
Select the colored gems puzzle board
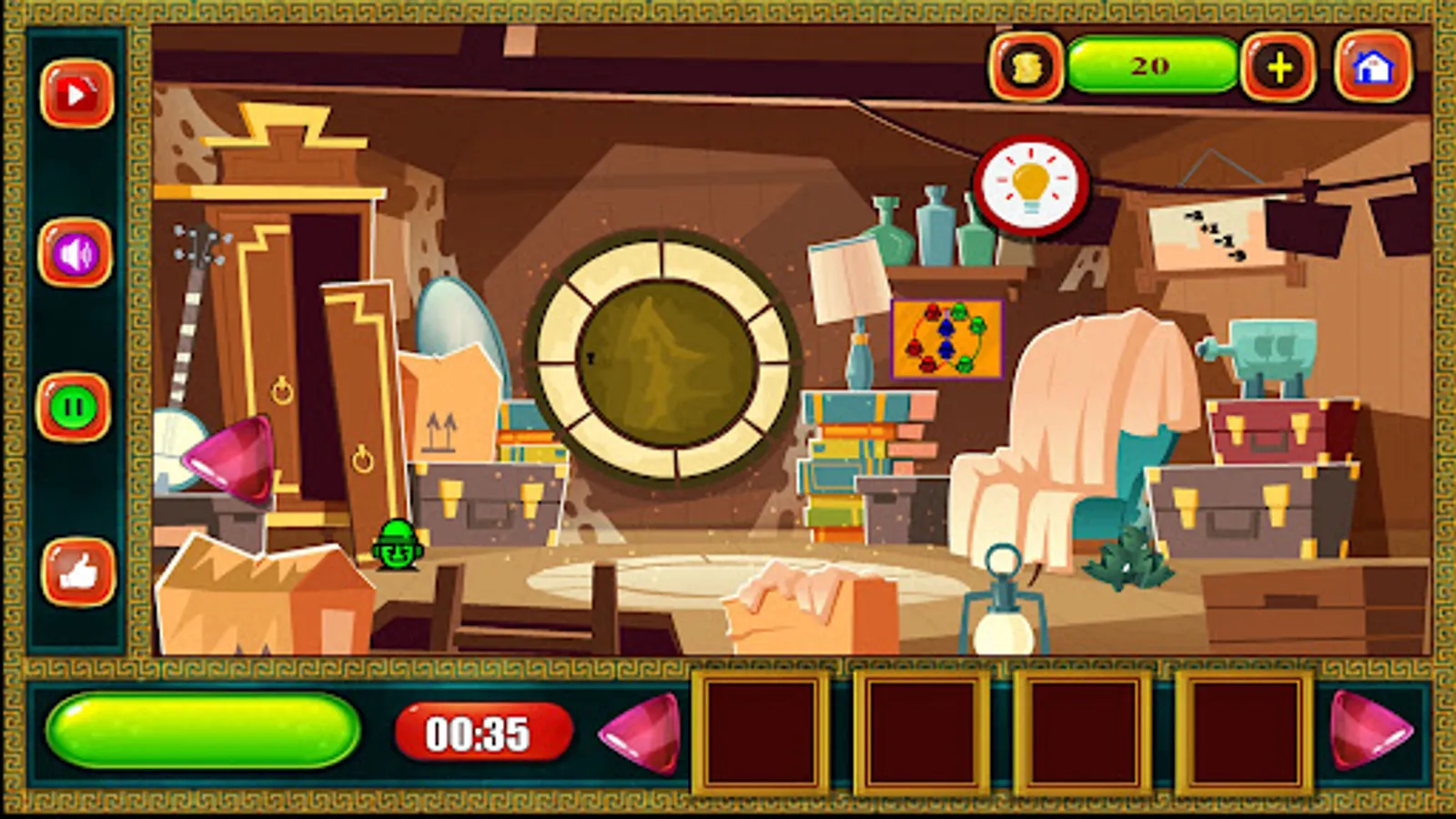pos(946,339)
